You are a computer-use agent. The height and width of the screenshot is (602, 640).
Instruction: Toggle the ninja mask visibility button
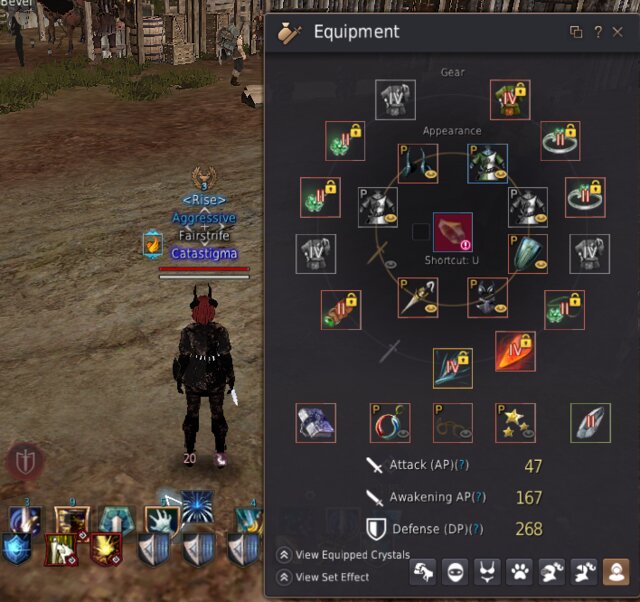click(455, 572)
